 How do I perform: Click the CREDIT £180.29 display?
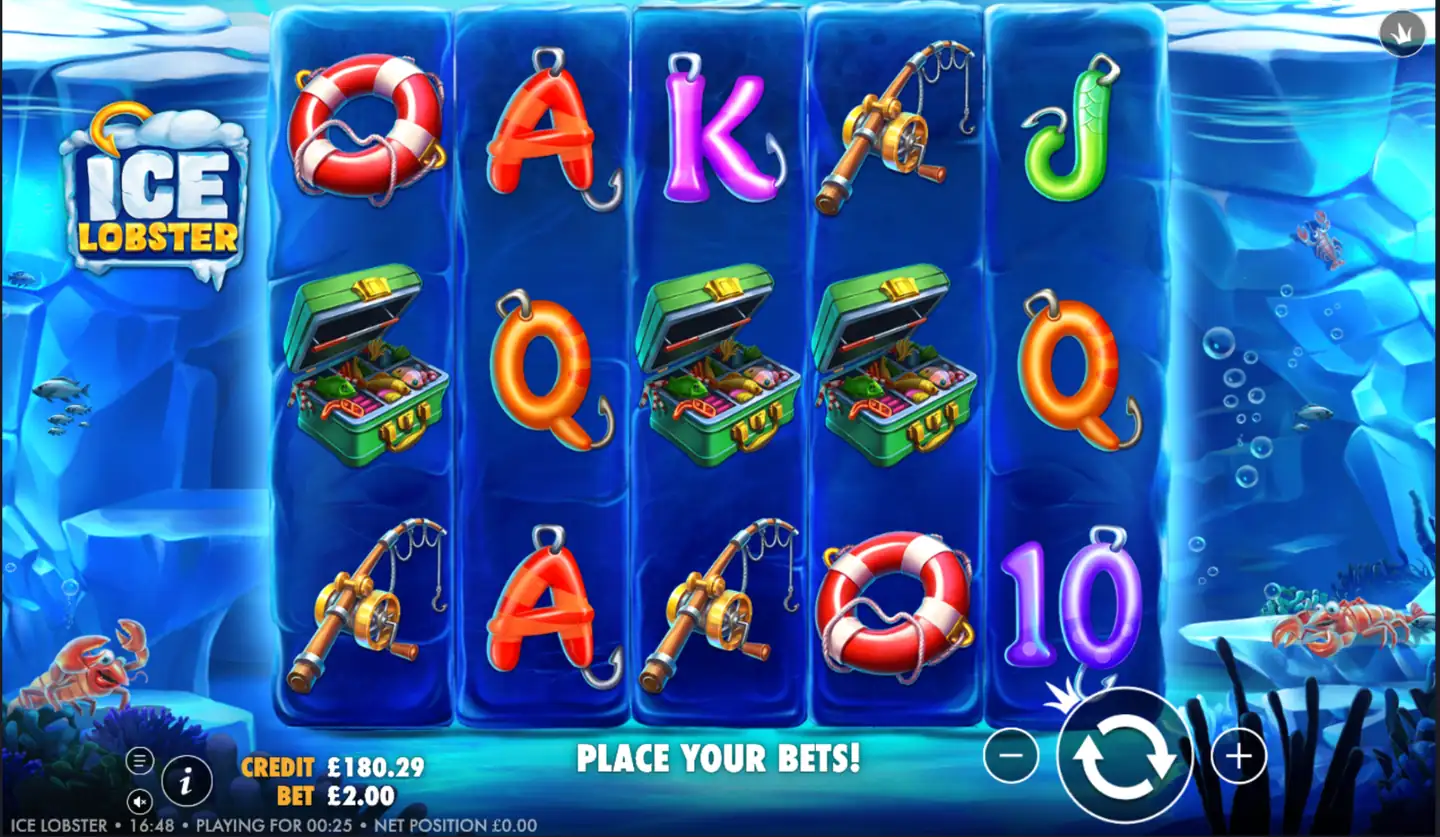(x=333, y=768)
